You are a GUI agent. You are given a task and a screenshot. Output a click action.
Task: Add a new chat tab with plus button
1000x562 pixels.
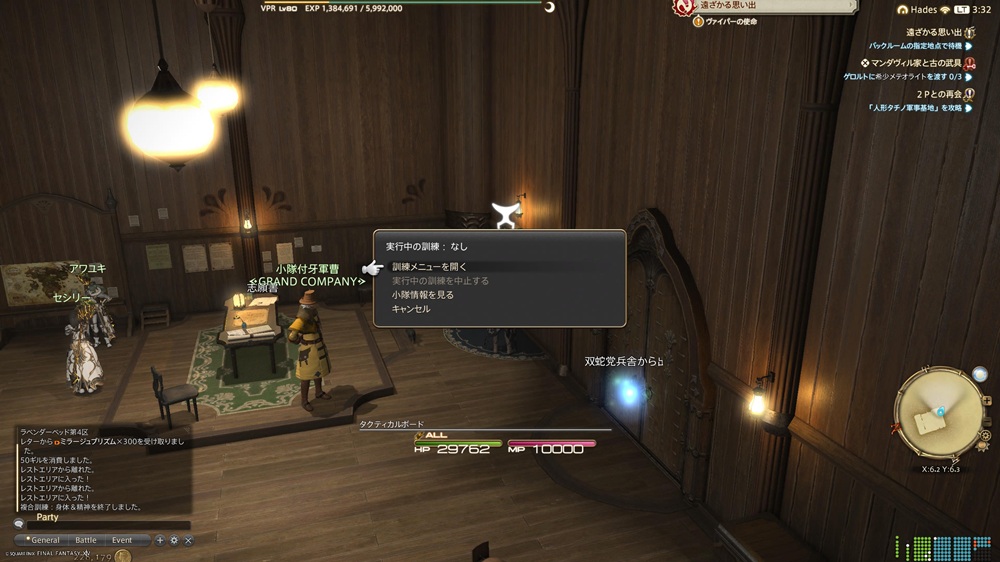[x=159, y=540]
